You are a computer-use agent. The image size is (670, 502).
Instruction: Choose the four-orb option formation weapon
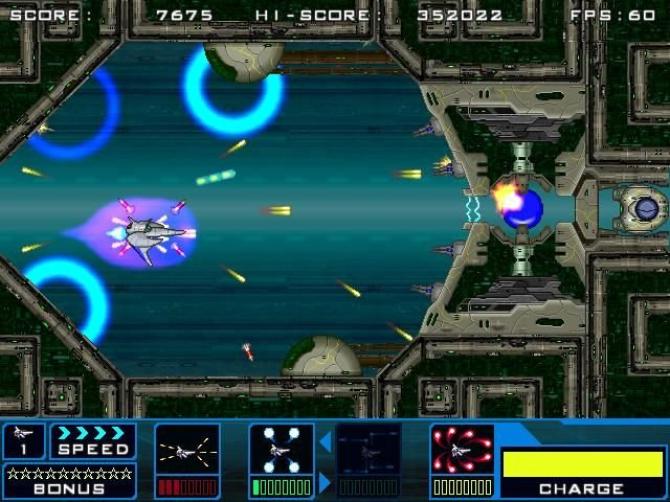[x=281, y=452]
